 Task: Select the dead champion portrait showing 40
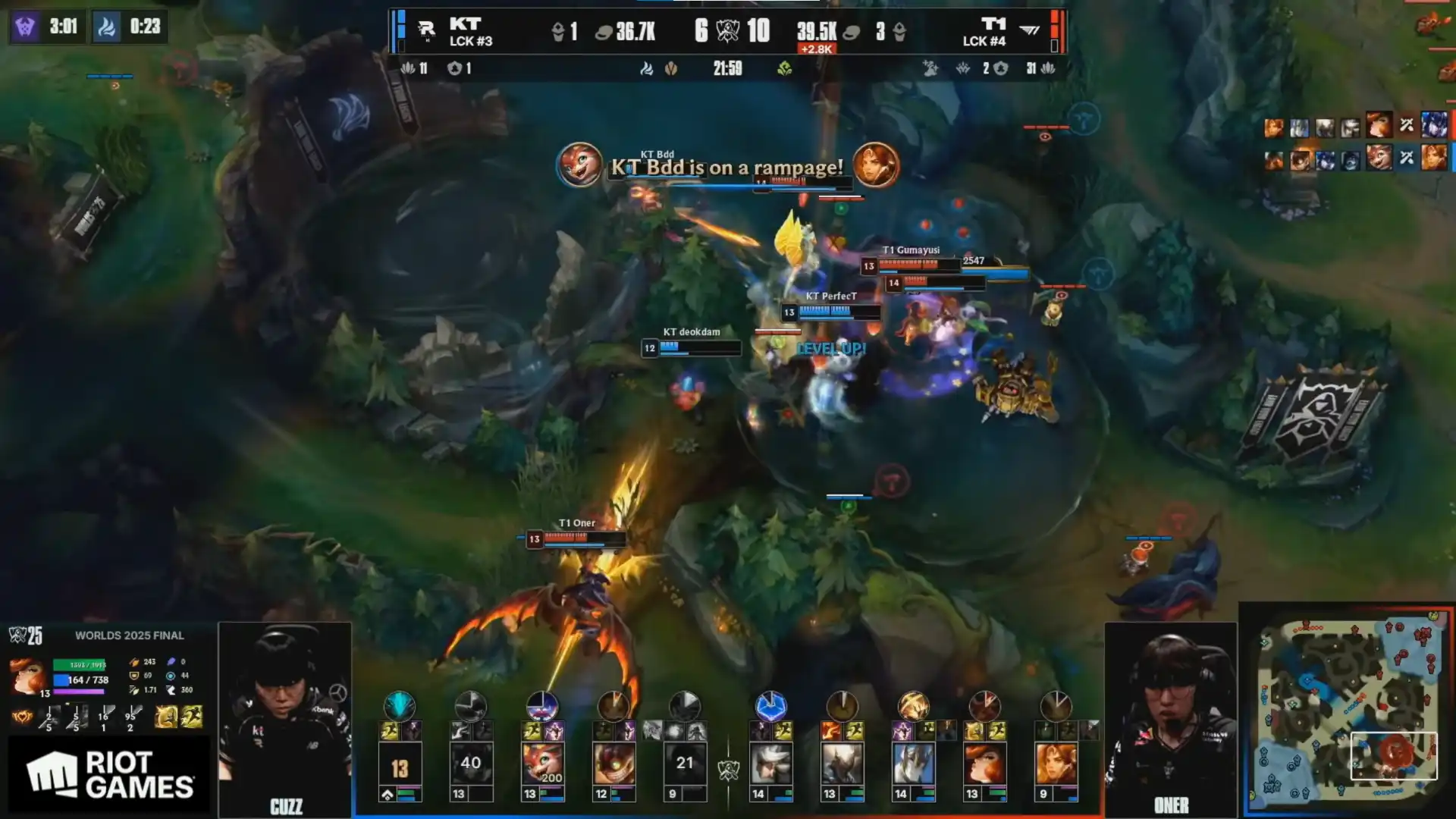click(471, 764)
